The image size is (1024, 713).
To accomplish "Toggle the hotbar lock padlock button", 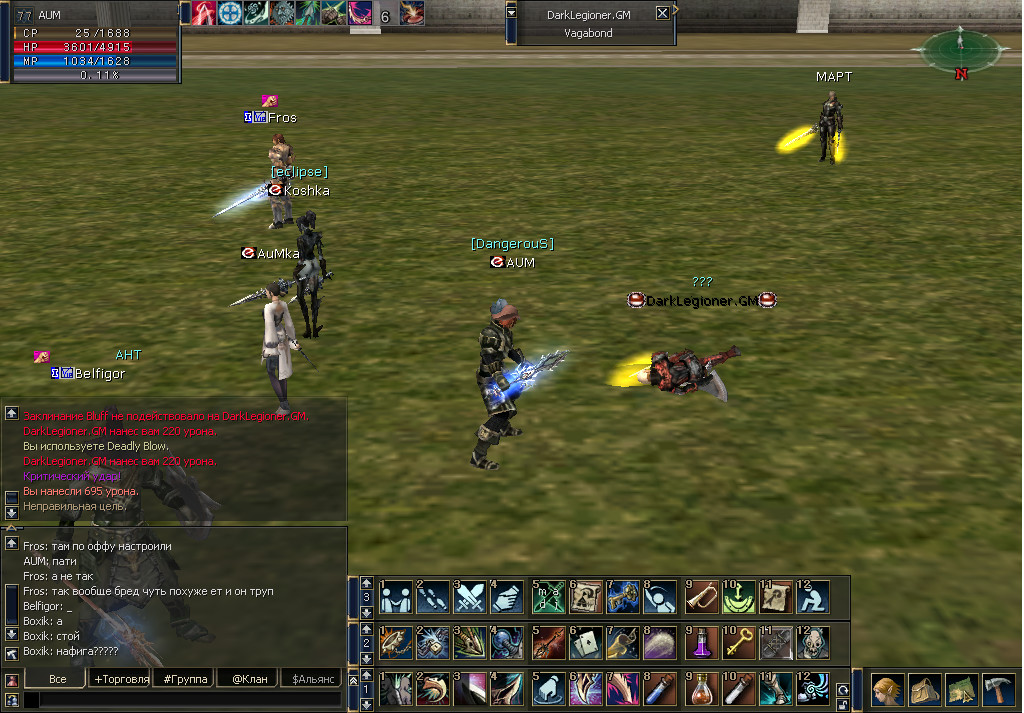I will click(x=843, y=703).
